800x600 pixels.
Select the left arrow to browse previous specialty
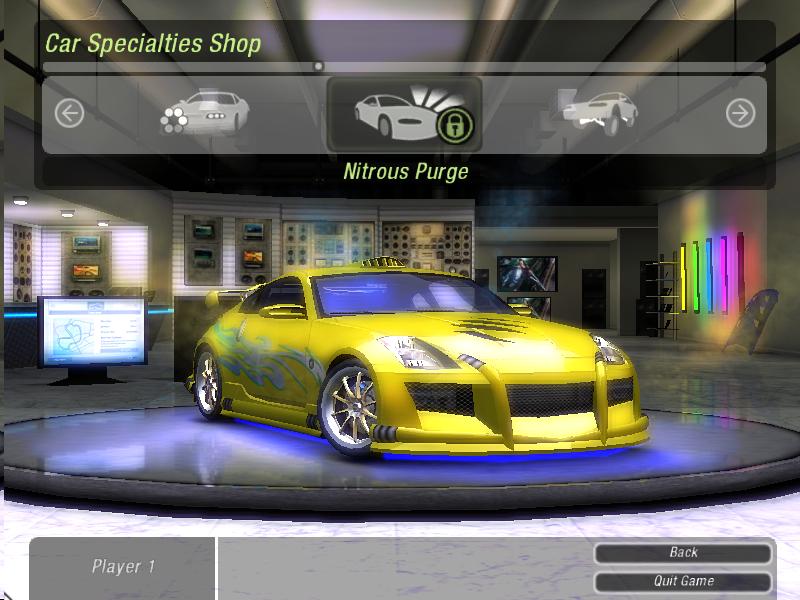point(68,114)
